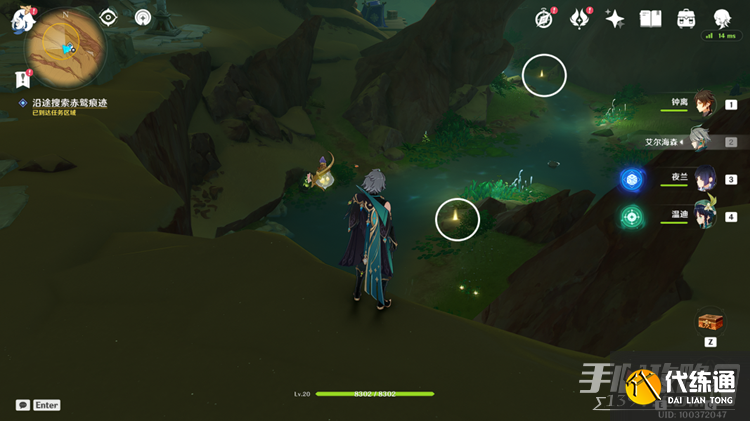750x421 pixels.
Task: Open the Paimon main menu
Action: click(22, 21)
